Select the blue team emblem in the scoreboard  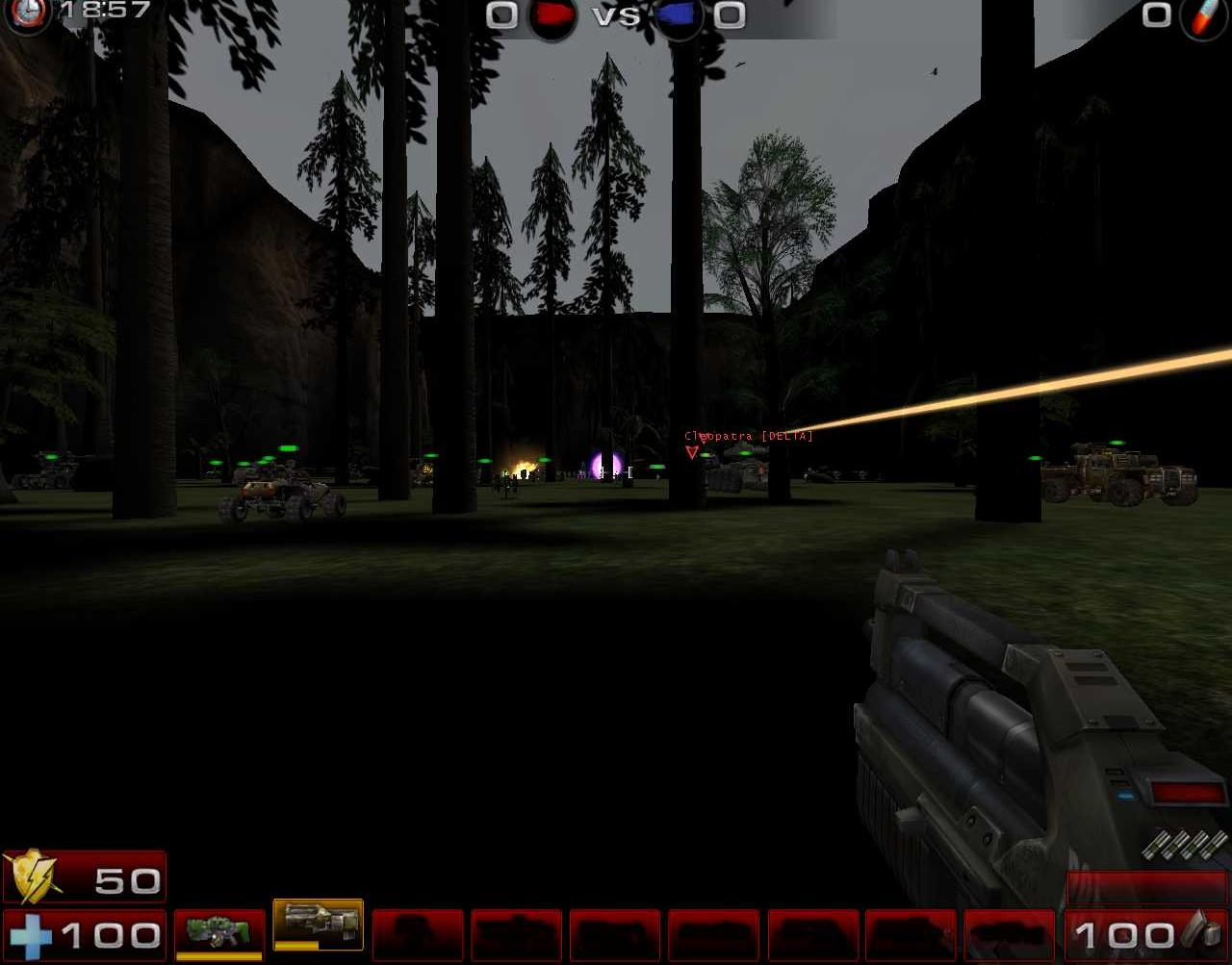tap(679, 16)
